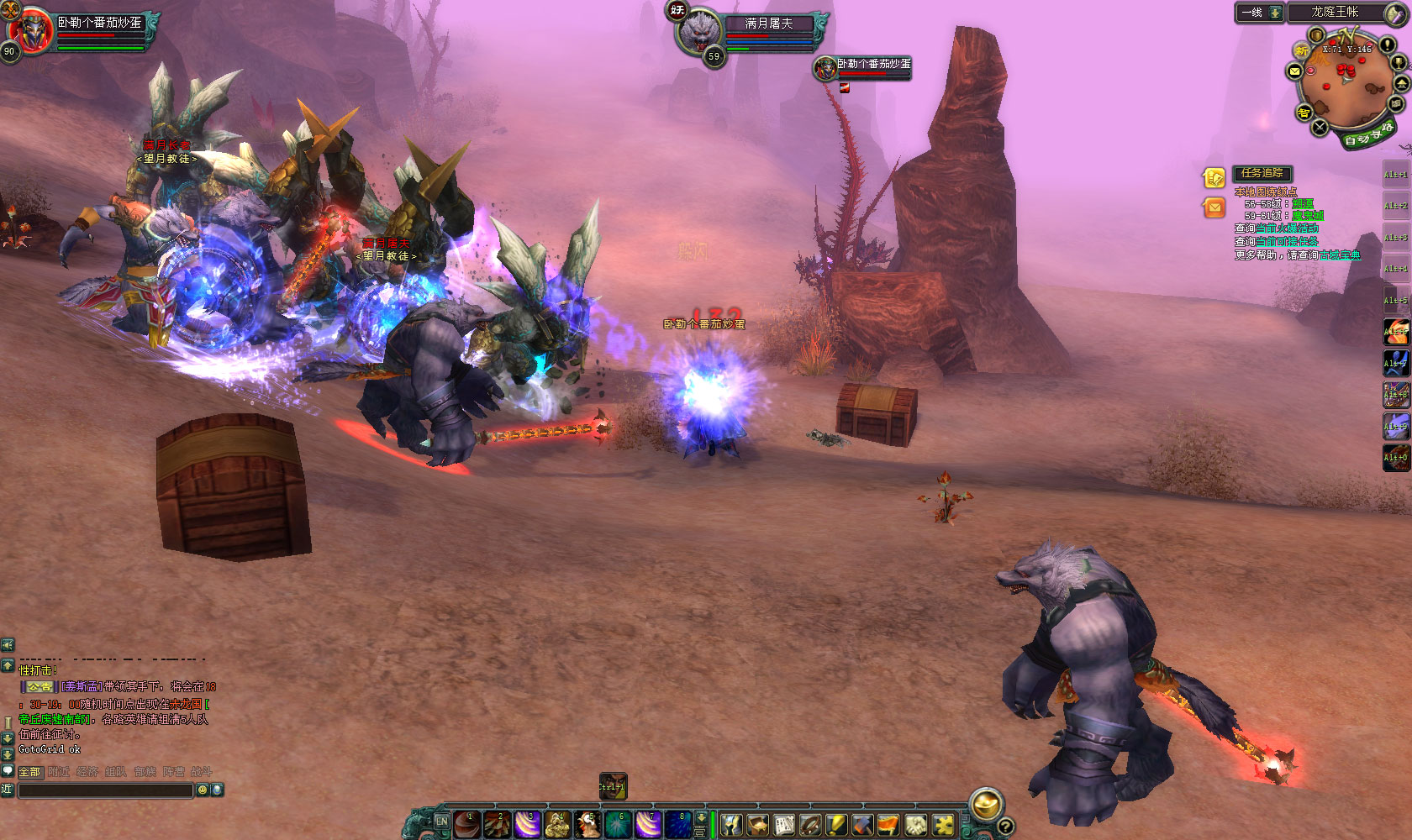Toggle the EN input language button
Image resolution: width=1412 pixels, height=840 pixels.
click(x=441, y=821)
